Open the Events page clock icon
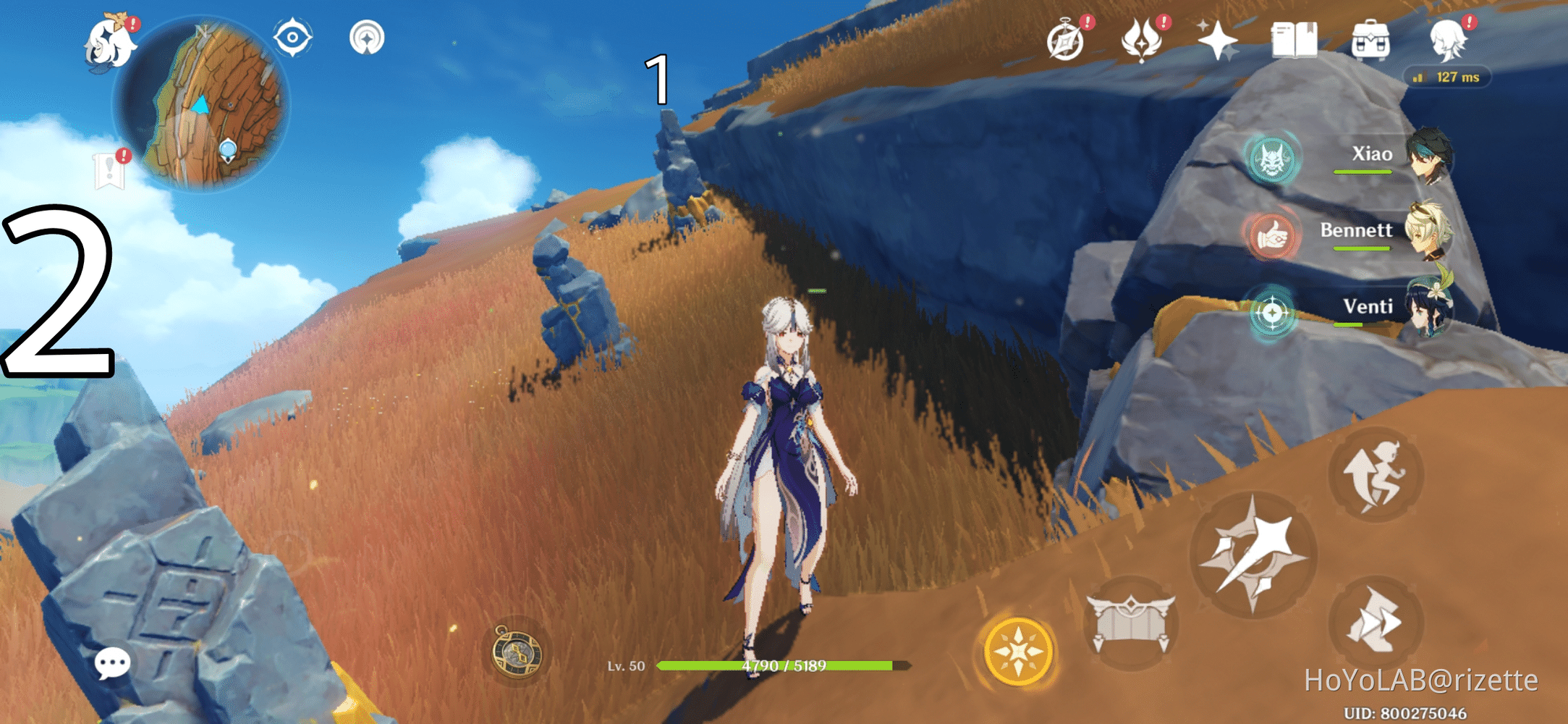 click(1067, 43)
